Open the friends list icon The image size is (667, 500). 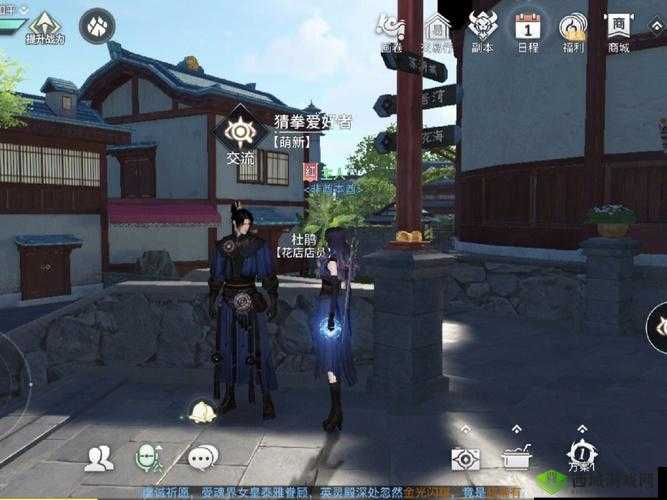tap(99, 458)
